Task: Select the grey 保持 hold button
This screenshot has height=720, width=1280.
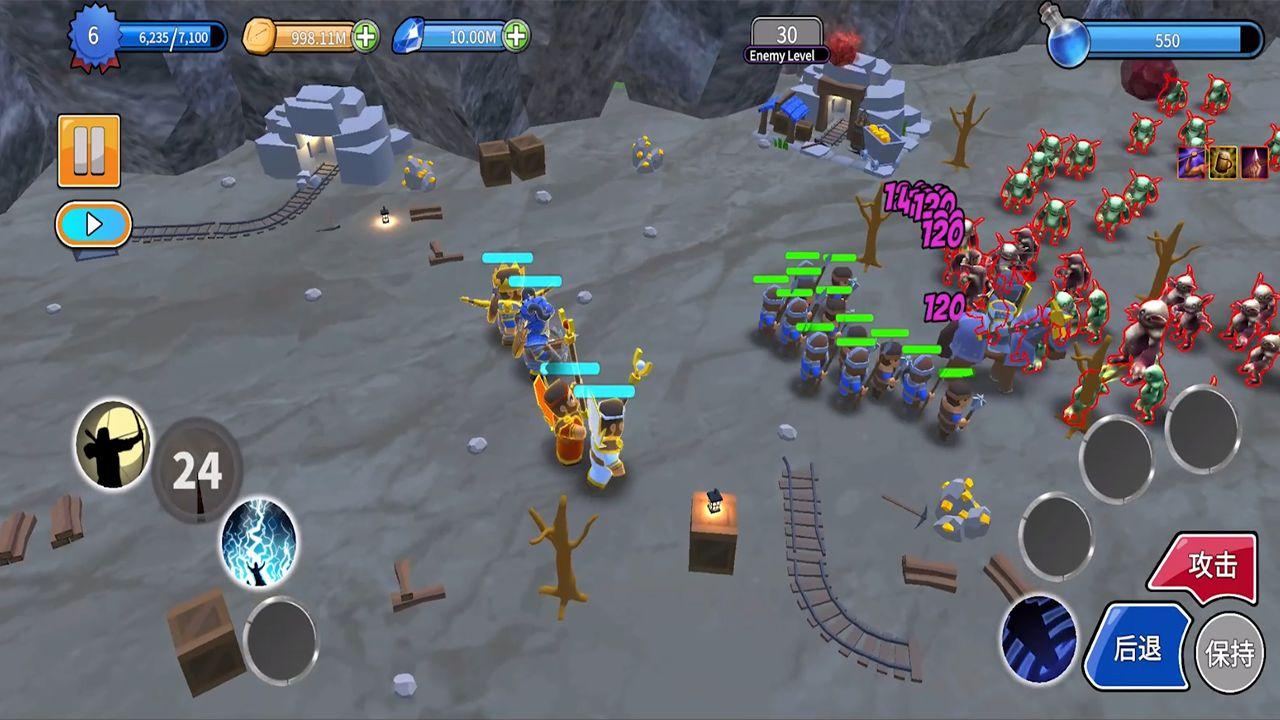Action: [x=1230, y=654]
